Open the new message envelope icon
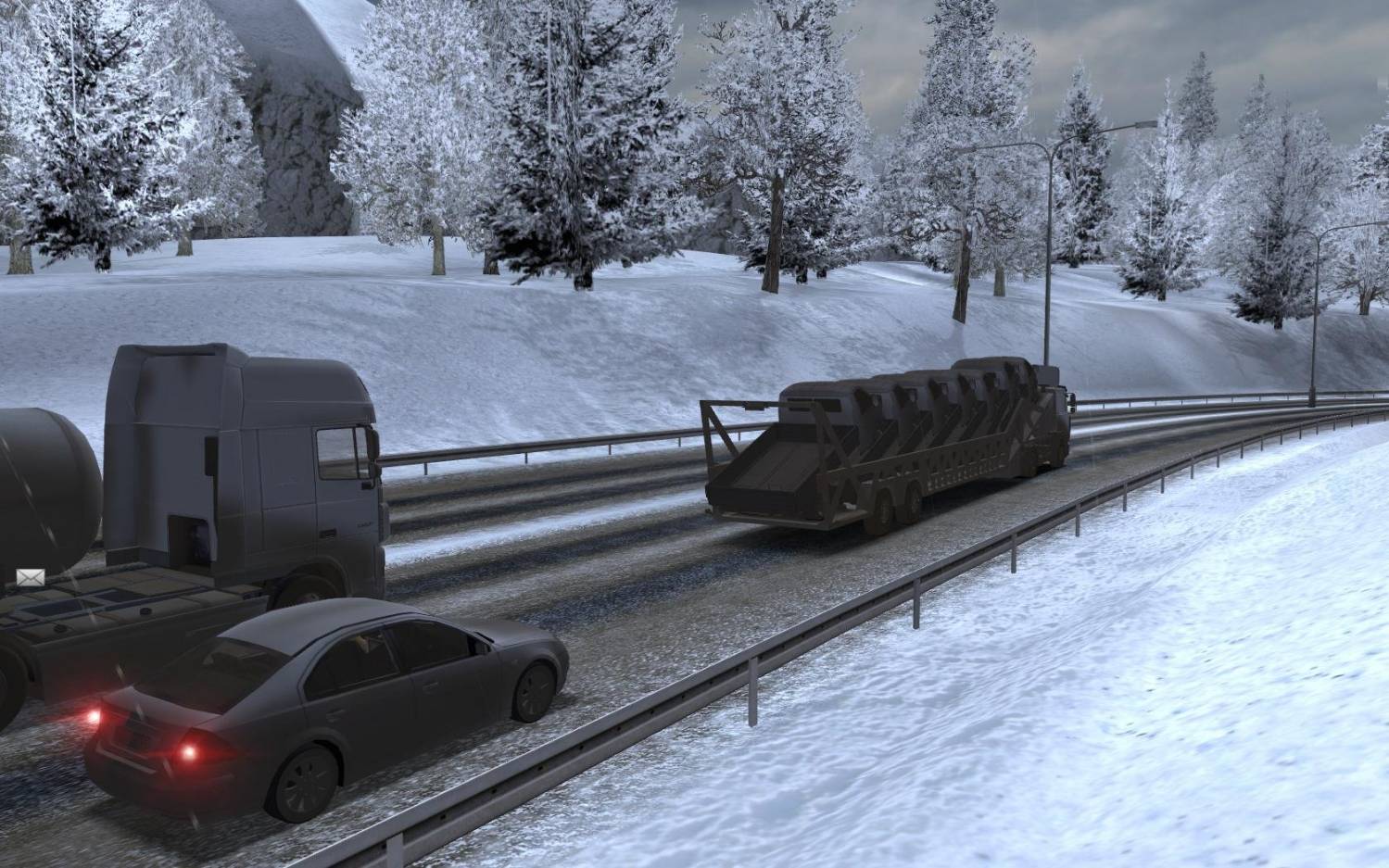This screenshot has height=868, width=1389. point(30,578)
